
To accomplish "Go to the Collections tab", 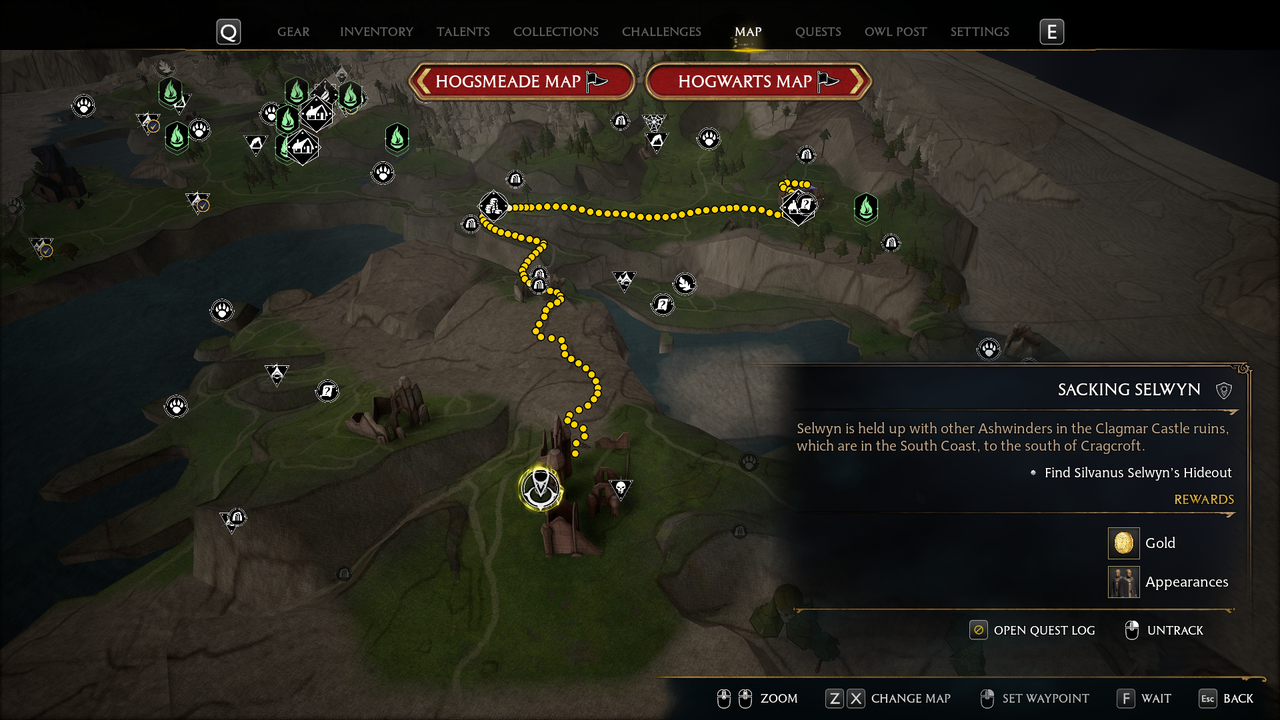I will 556,32.
